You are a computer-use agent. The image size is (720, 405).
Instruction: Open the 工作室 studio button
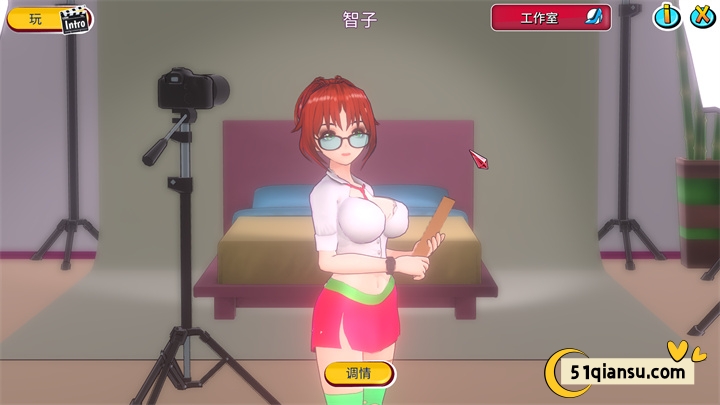point(550,18)
